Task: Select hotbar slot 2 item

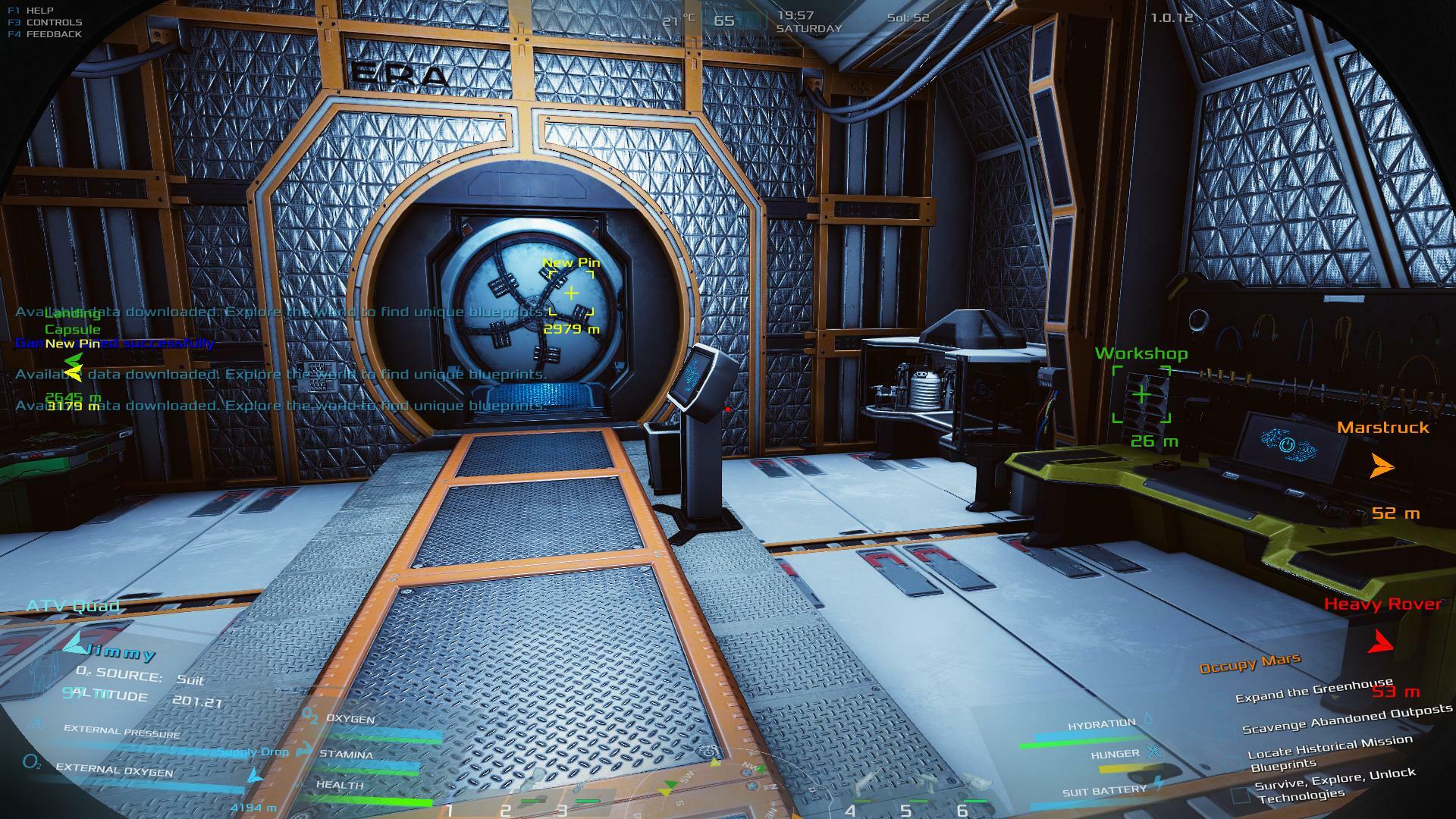Action: (531, 796)
